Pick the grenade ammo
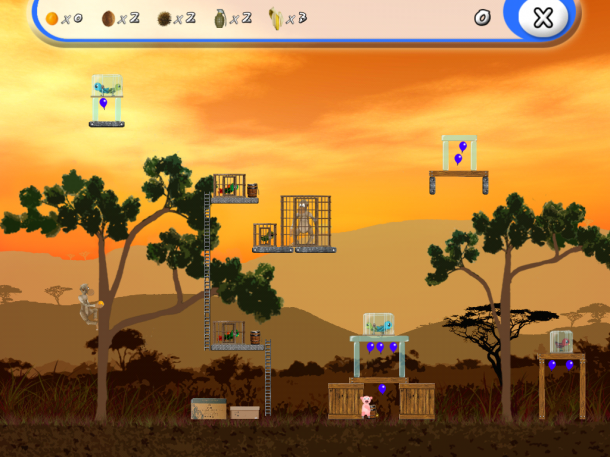Screen dimensions: 610x457 tap(220, 18)
